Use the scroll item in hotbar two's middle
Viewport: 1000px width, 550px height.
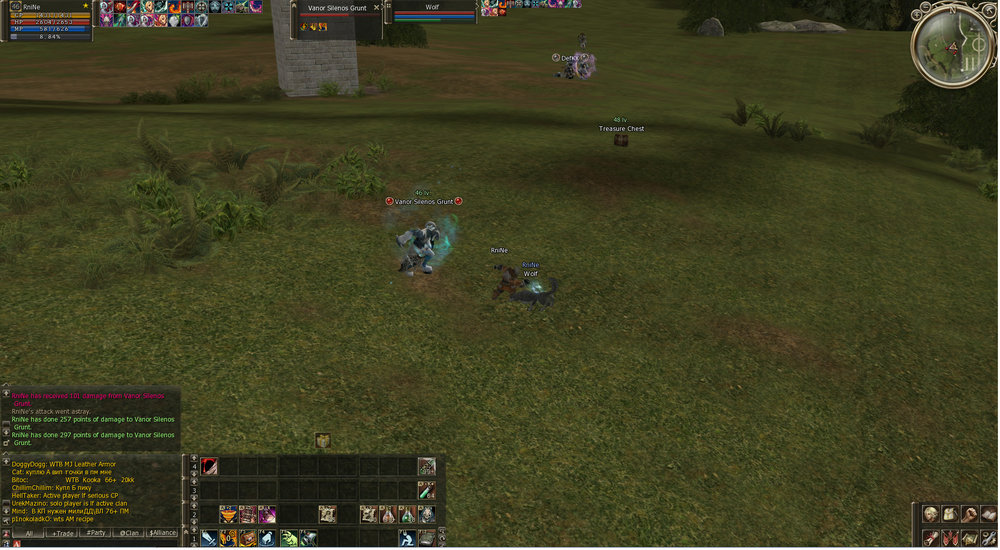[x=327, y=514]
